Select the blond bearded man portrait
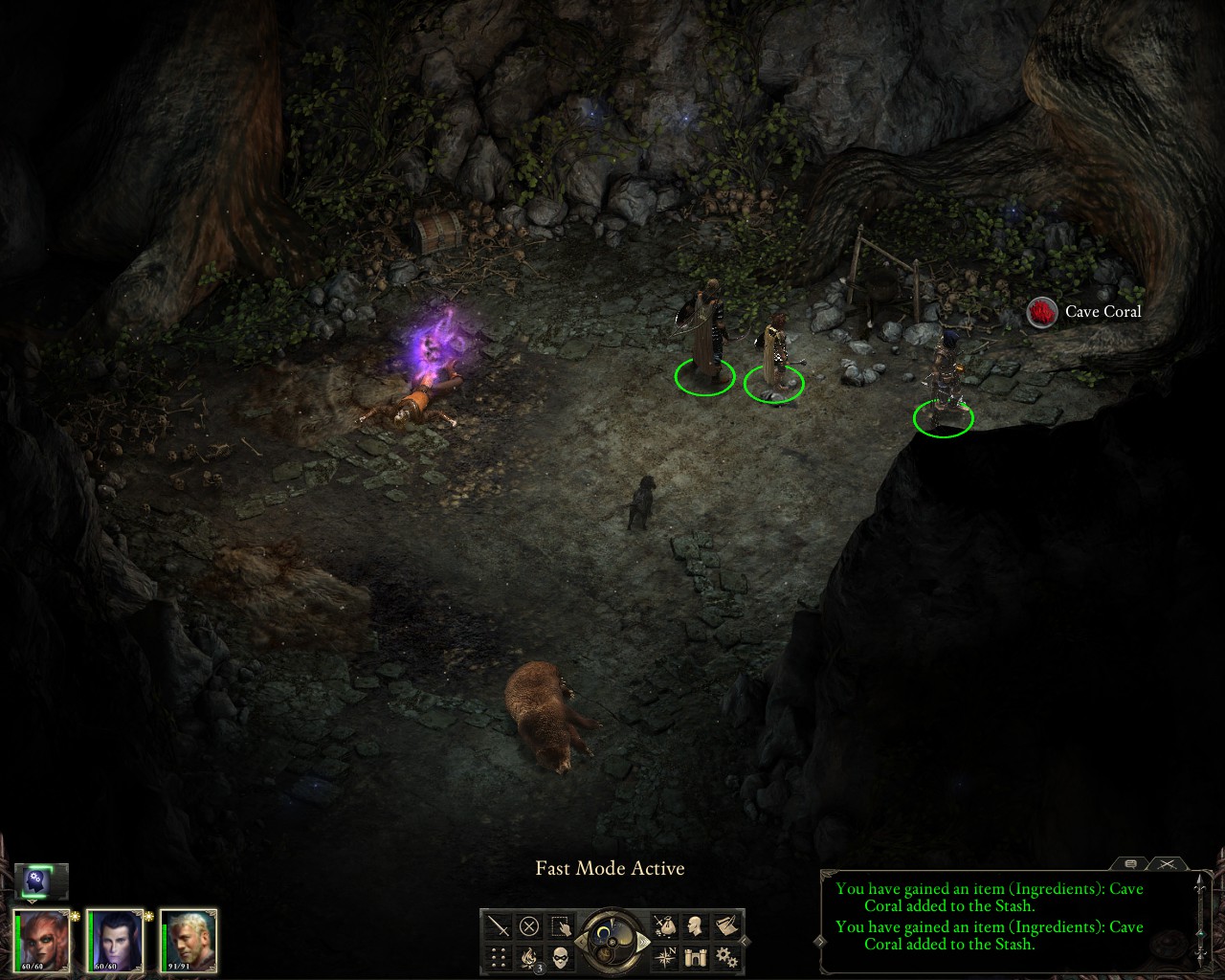 coord(189,940)
